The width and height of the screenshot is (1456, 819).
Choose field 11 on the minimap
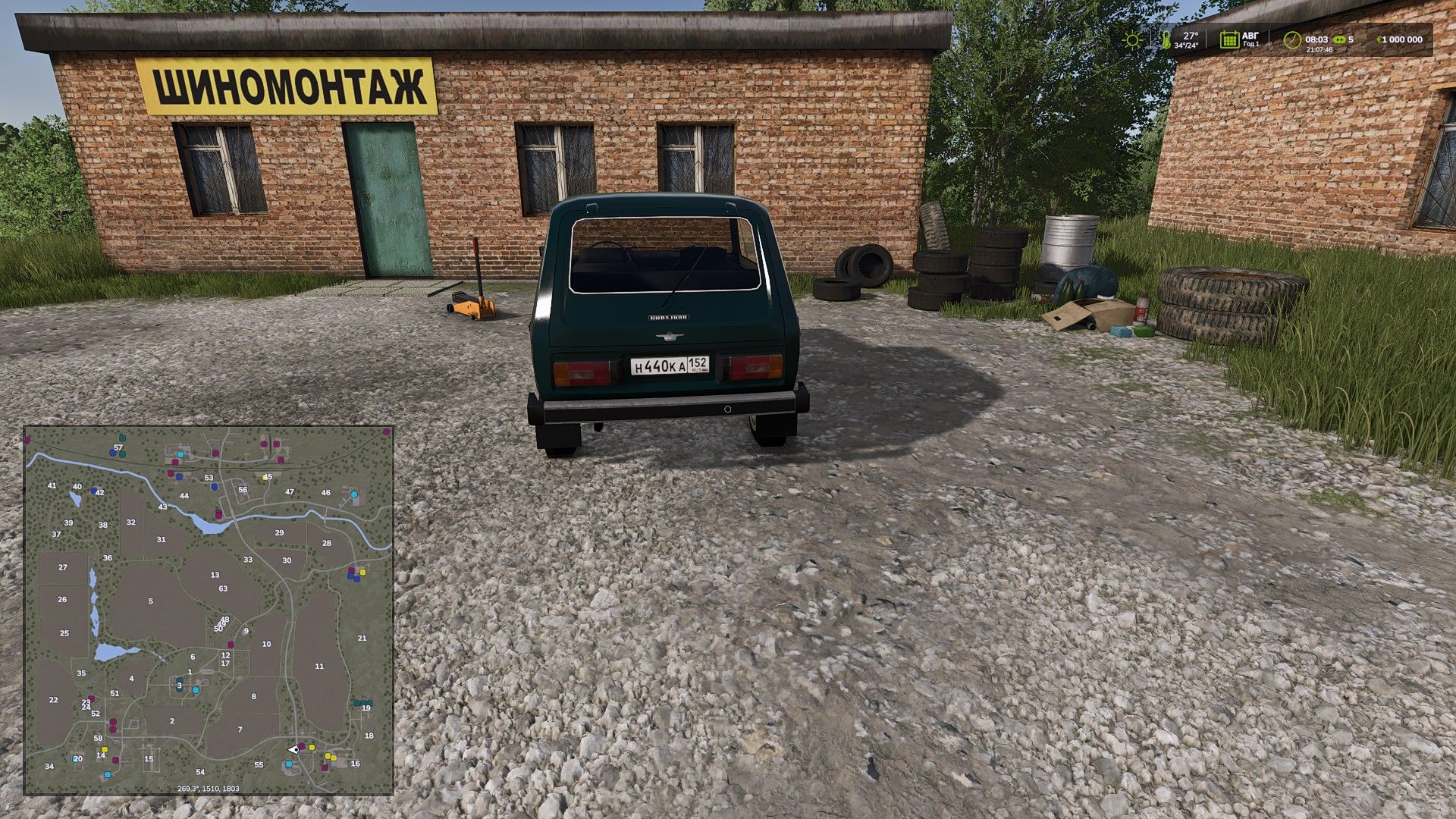click(319, 667)
